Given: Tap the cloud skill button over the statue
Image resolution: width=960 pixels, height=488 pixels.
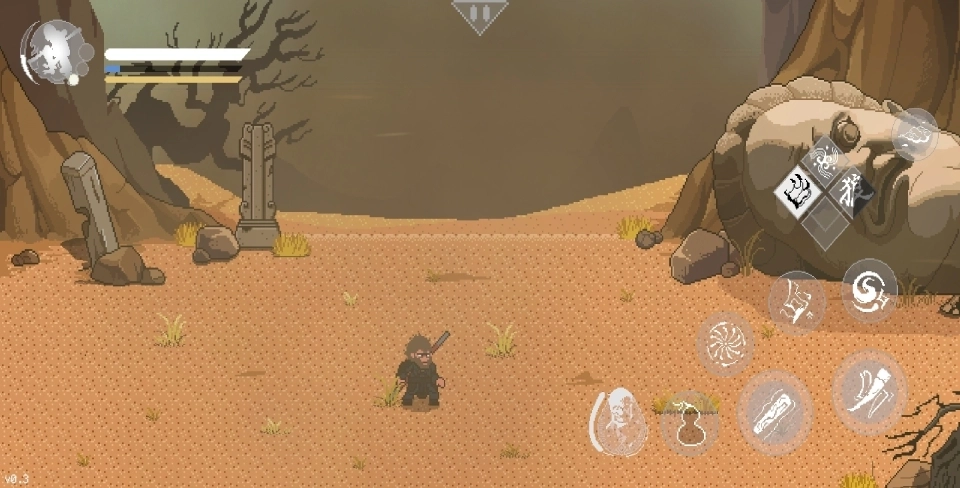Looking at the screenshot, I should [x=914, y=135].
